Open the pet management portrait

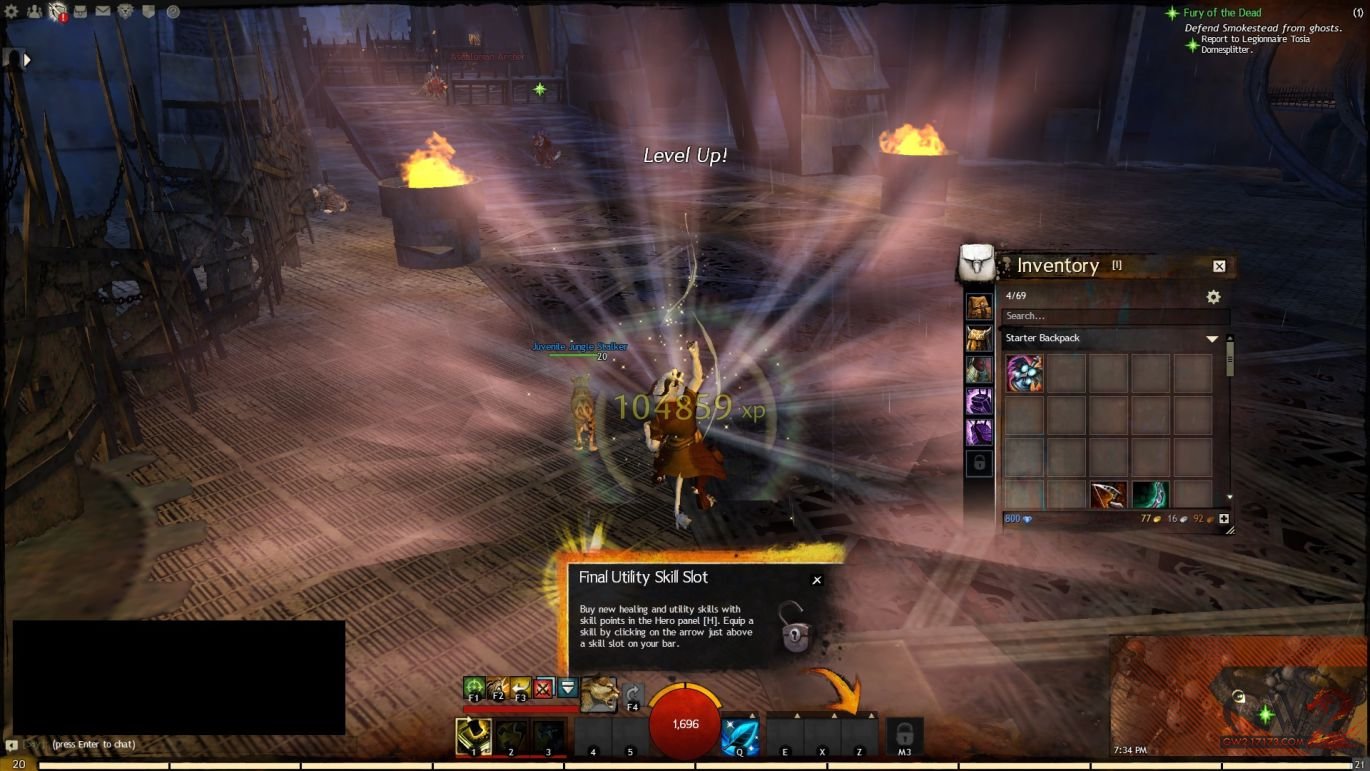click(598, 693)
